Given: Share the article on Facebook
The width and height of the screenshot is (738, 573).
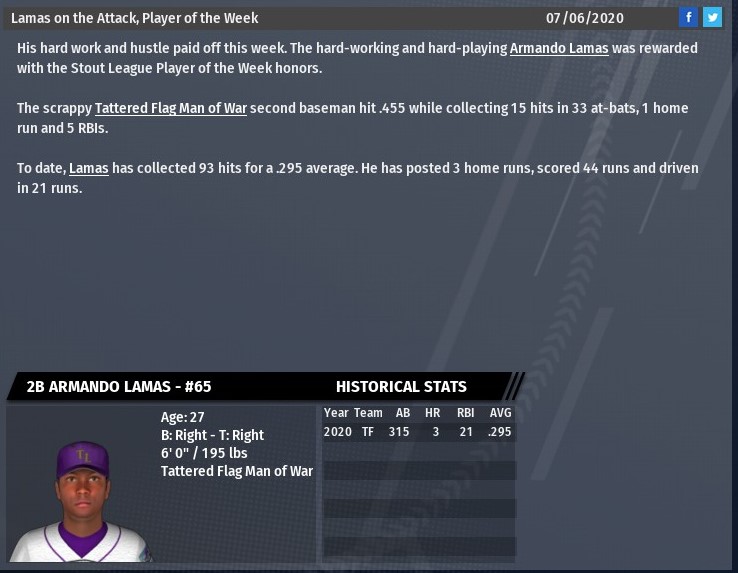Looking at the screenshot, I should coord(688,17).
